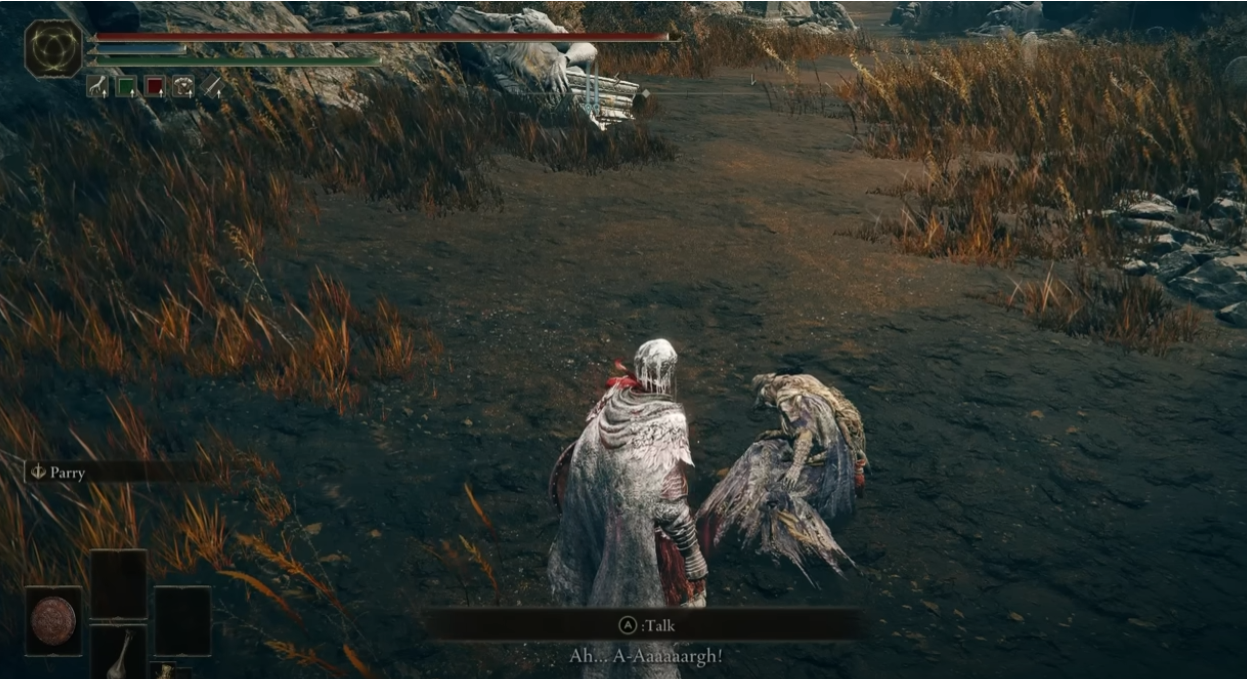This screenshot has height=679, width=1247.
Task: Inspect the green square buff icon
Action: 126,87
